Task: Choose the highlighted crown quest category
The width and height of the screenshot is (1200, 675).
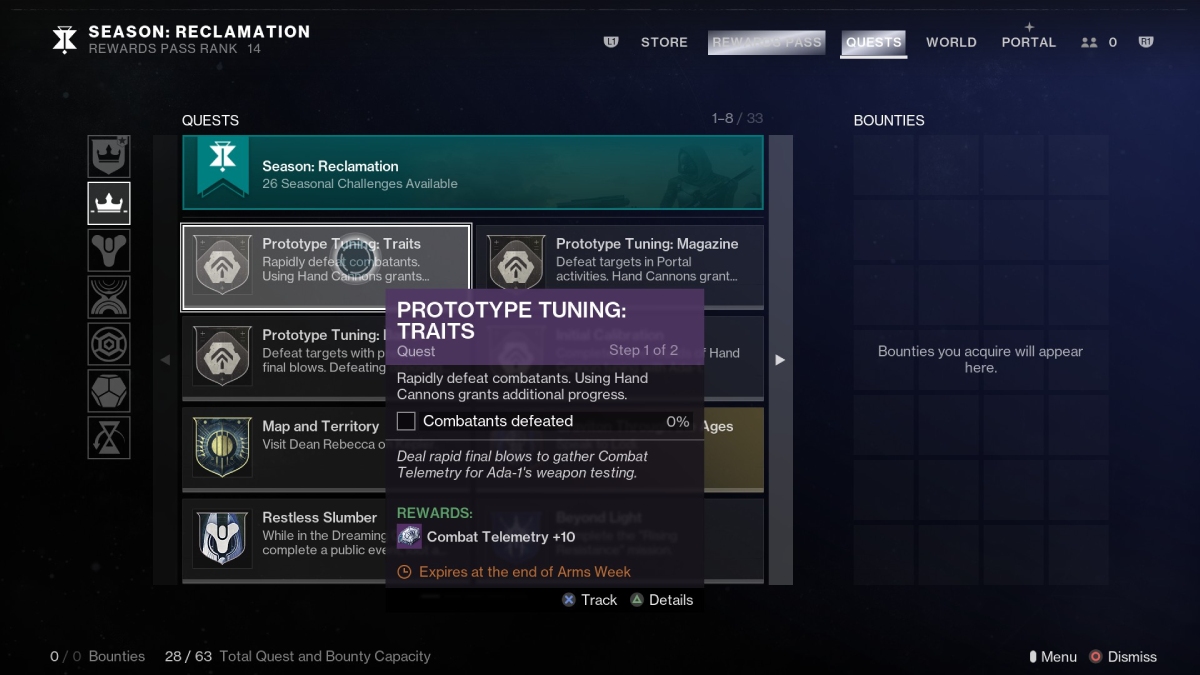Action: pos(108,204)
